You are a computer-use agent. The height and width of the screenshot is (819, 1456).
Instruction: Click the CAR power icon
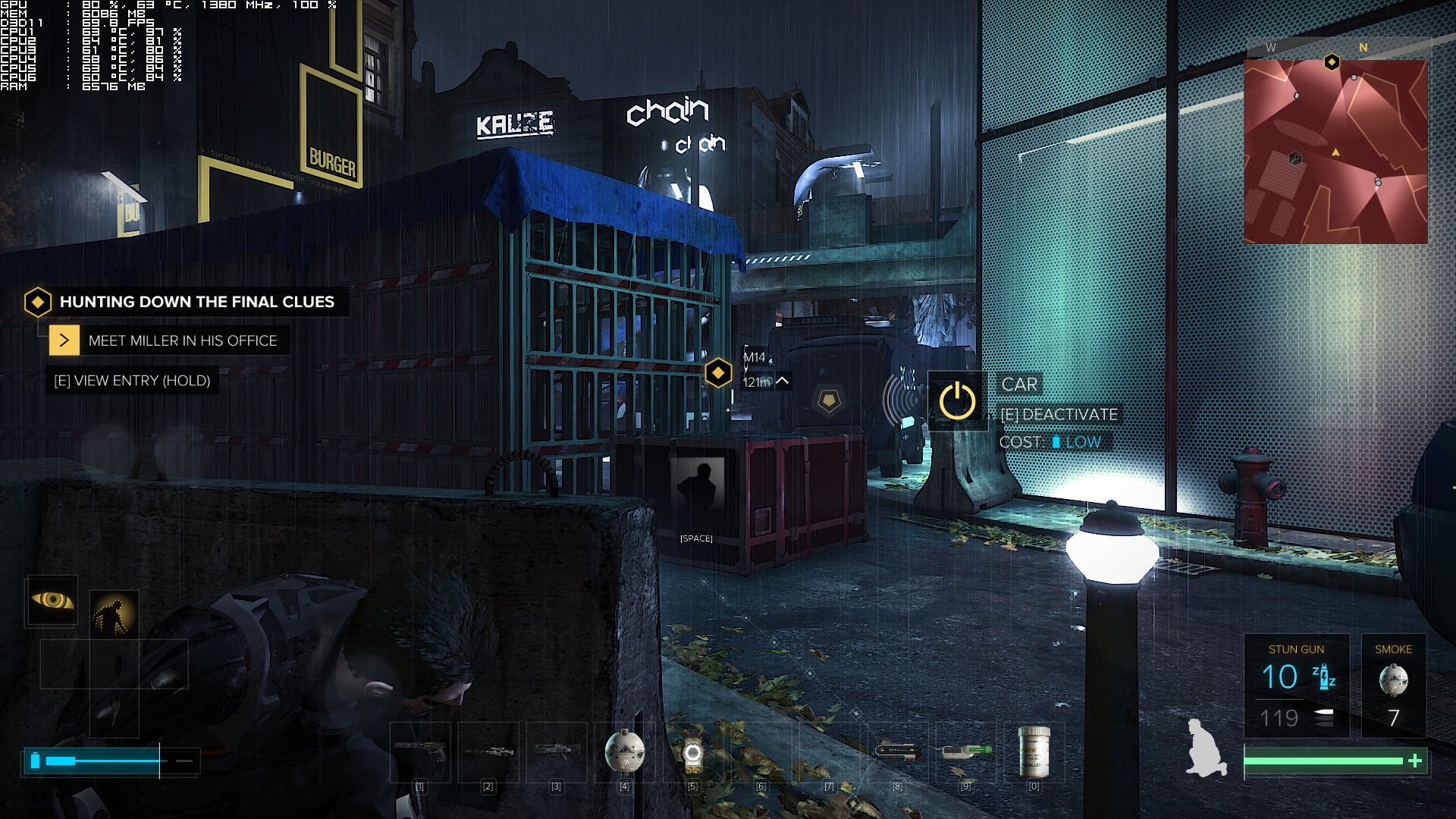pos(958,402)
